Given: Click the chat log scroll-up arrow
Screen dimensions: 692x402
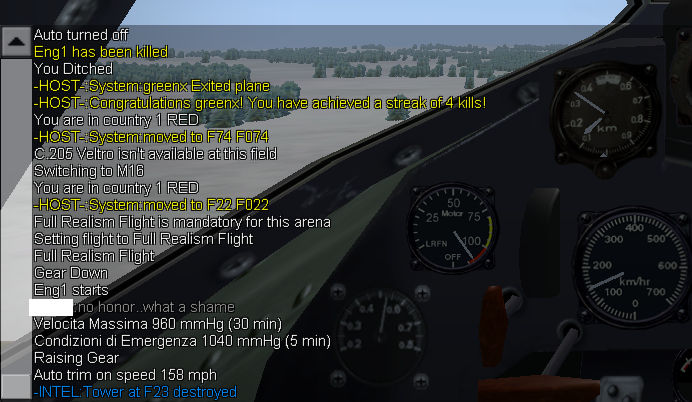Looking at the screenshot, I should click(x=15, y=41).
